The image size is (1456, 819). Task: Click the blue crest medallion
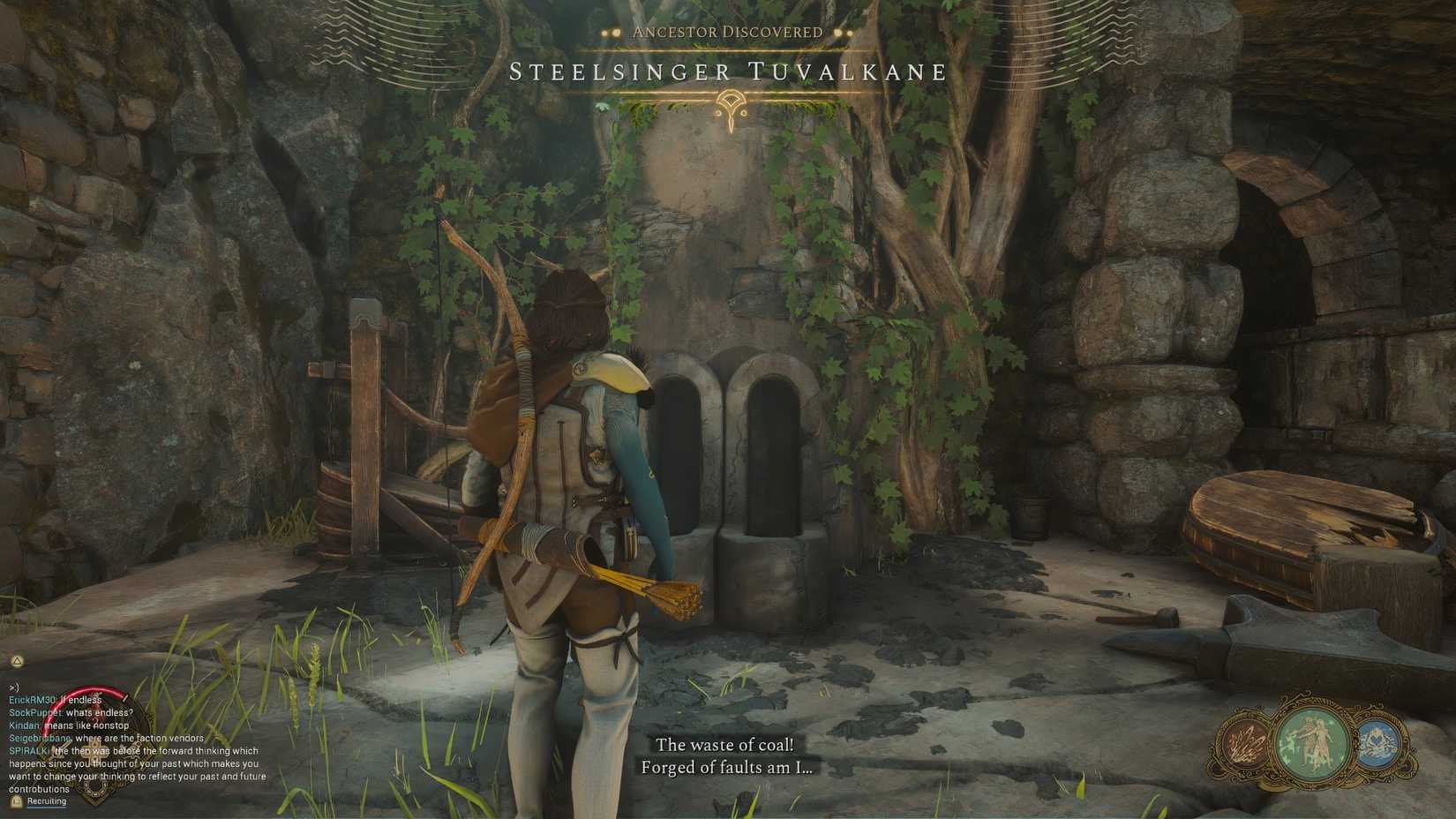[1377, 742]
